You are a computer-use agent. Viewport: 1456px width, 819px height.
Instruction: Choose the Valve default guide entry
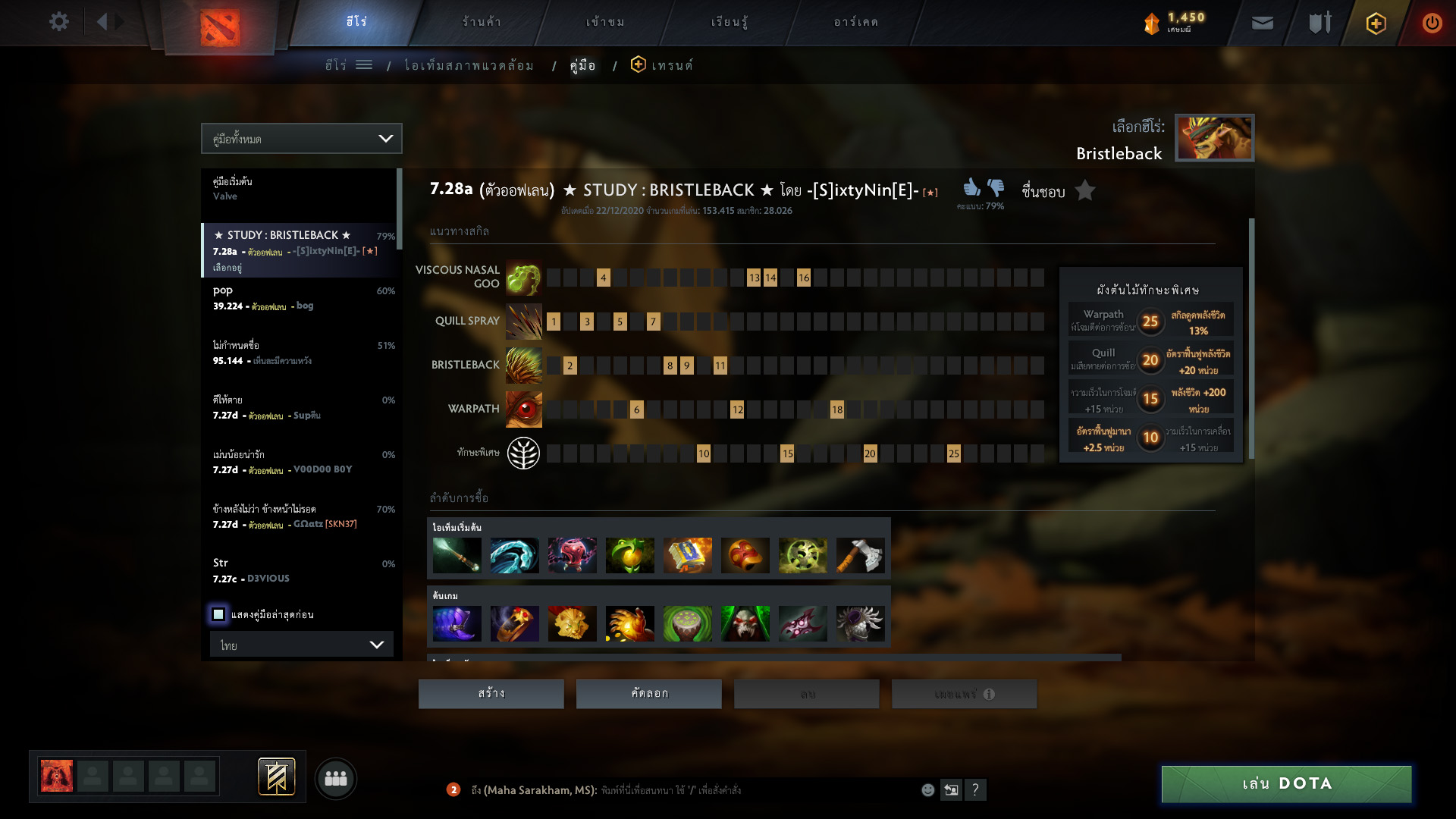click(300, 189)
